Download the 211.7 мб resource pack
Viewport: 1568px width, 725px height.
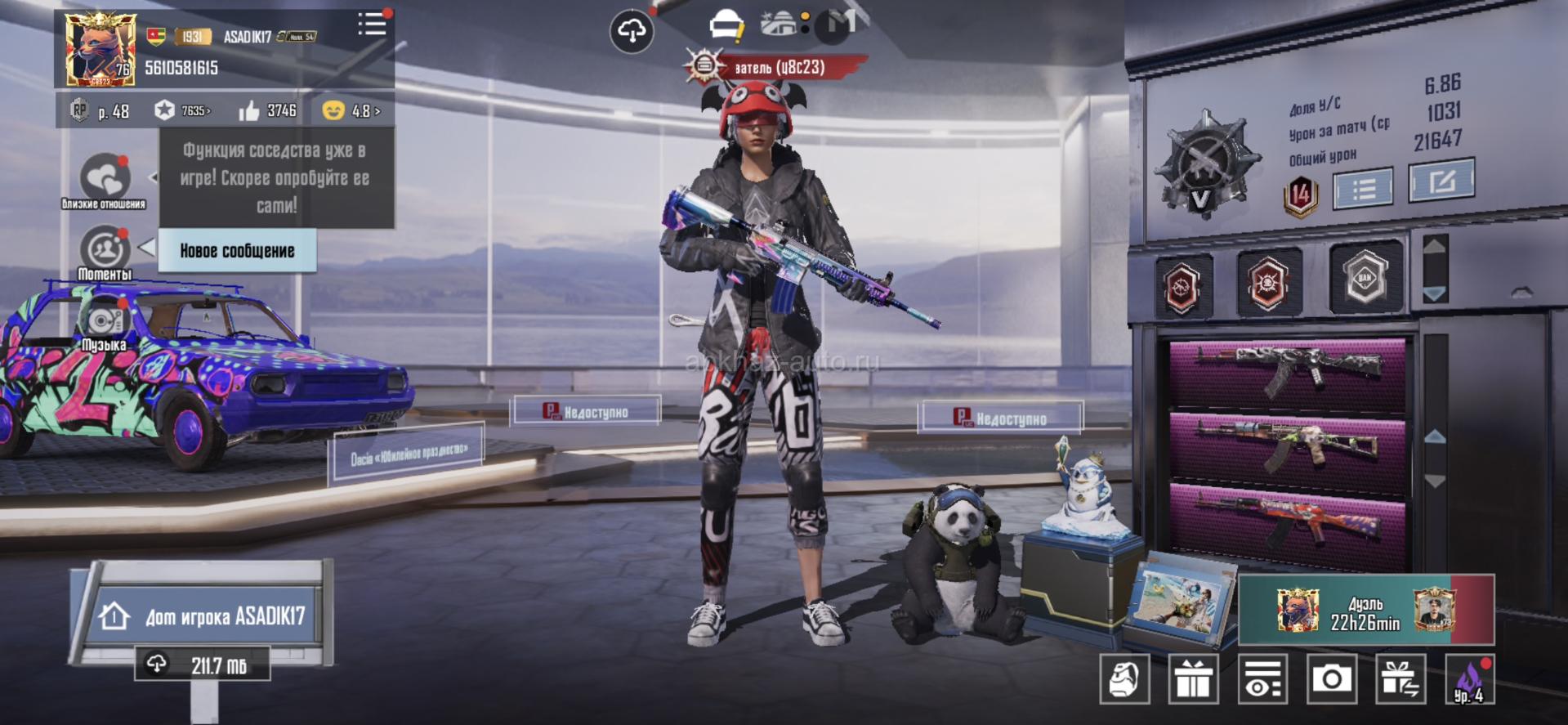pyautogui.click(x=203, y=665)
